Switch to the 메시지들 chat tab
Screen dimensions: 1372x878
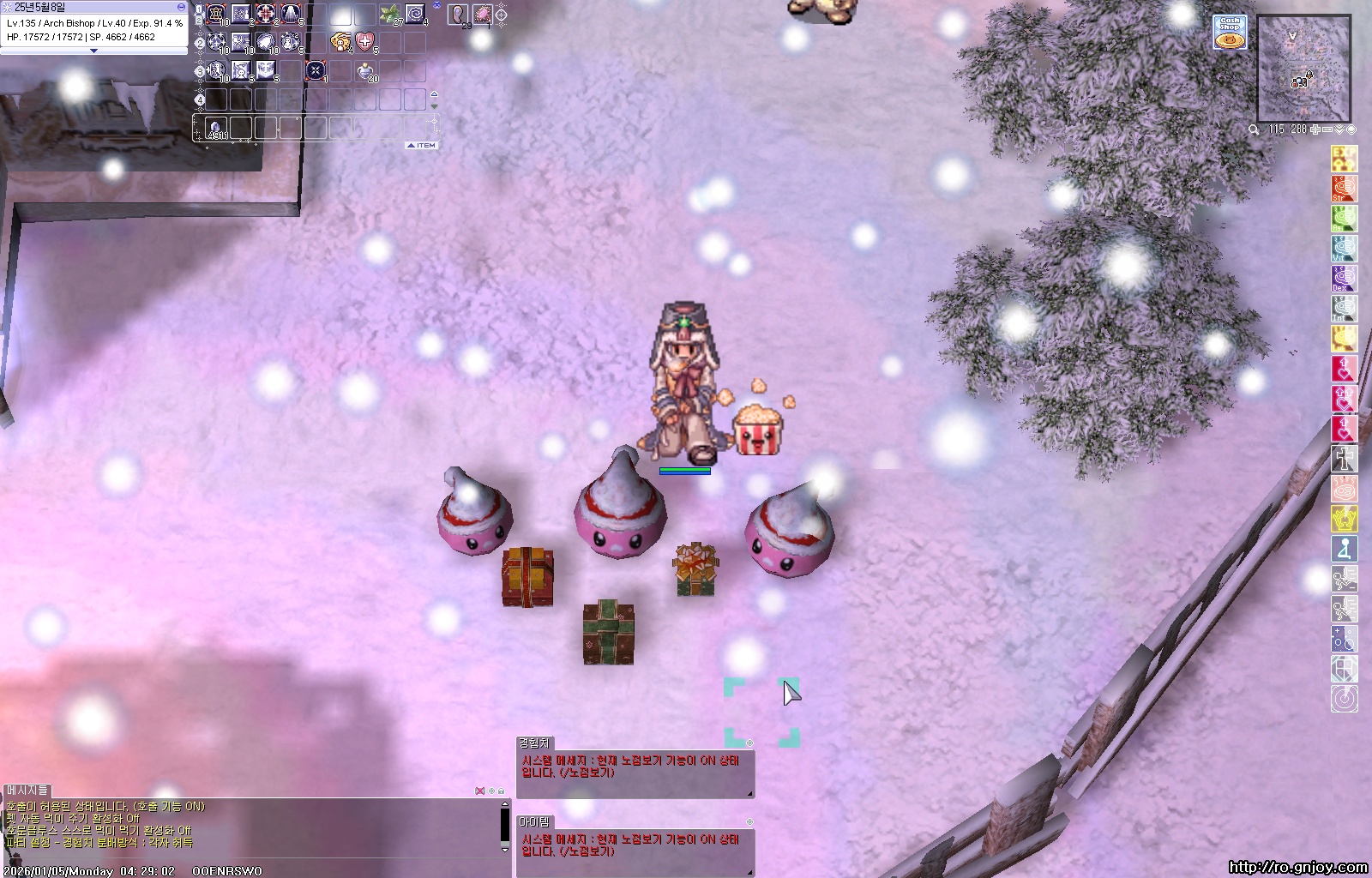27,790
